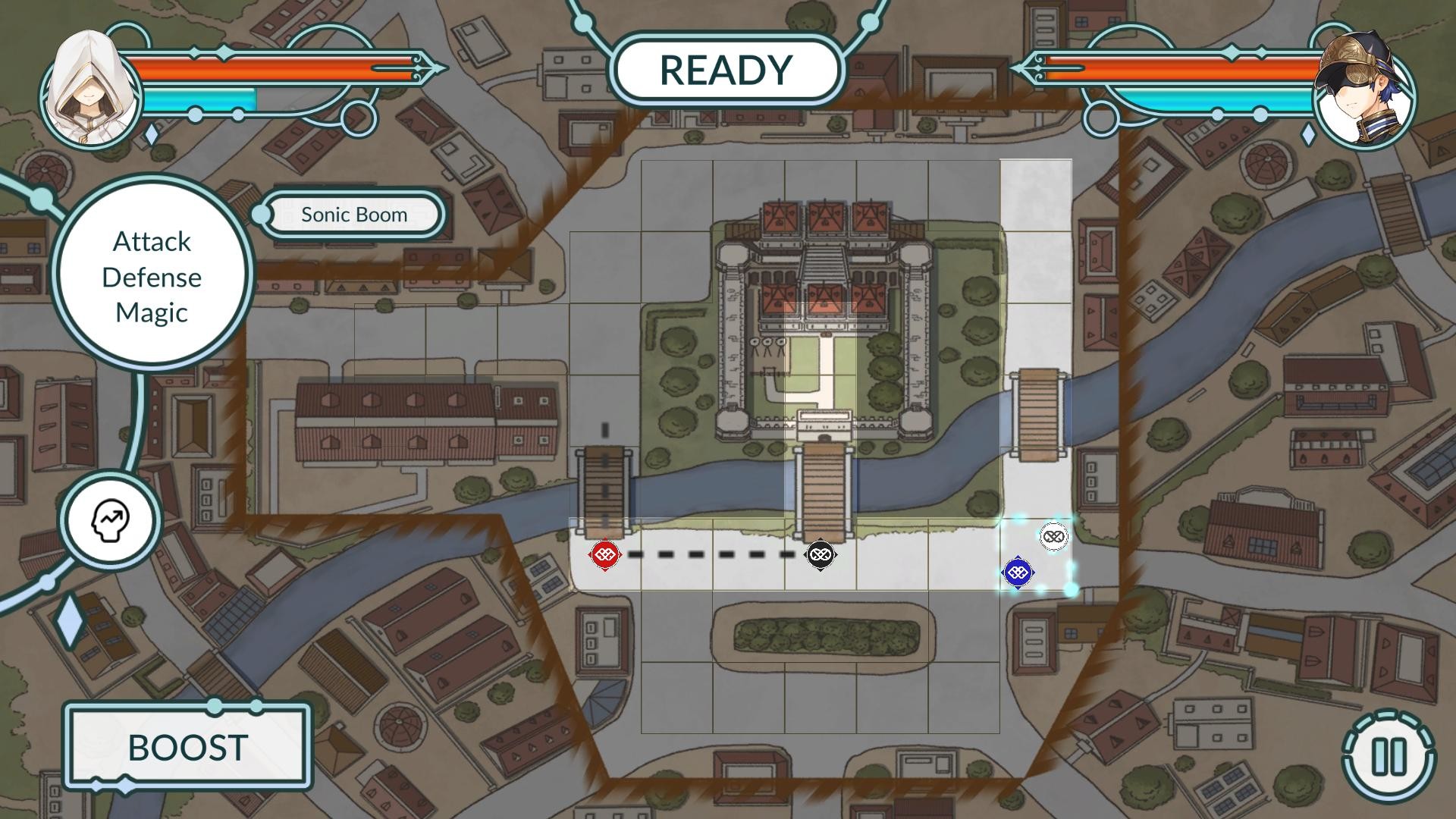Click the READY button
The image size is (1456, 819).
tap(726, 70)
